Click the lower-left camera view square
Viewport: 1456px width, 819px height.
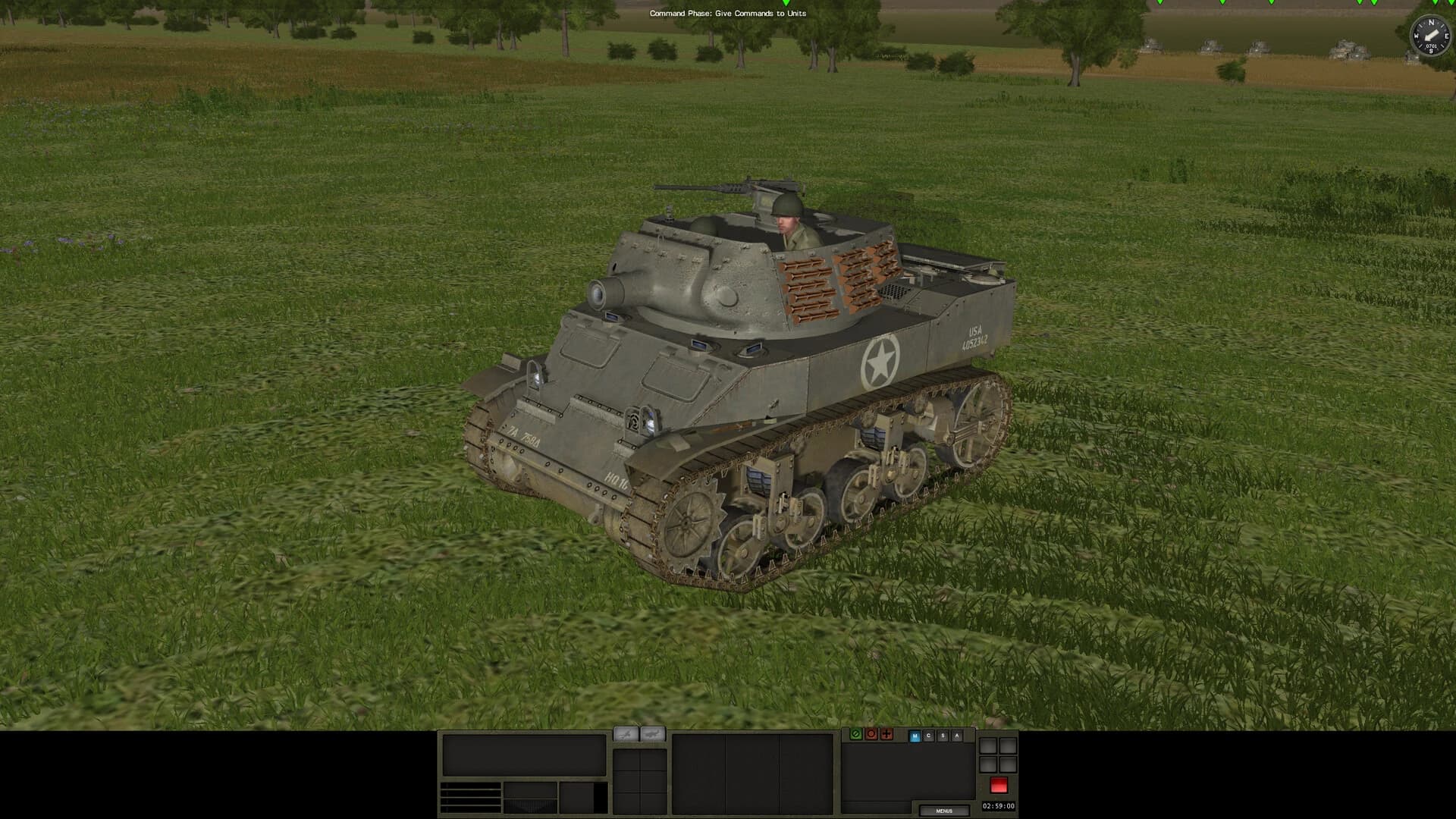(989, 764)
